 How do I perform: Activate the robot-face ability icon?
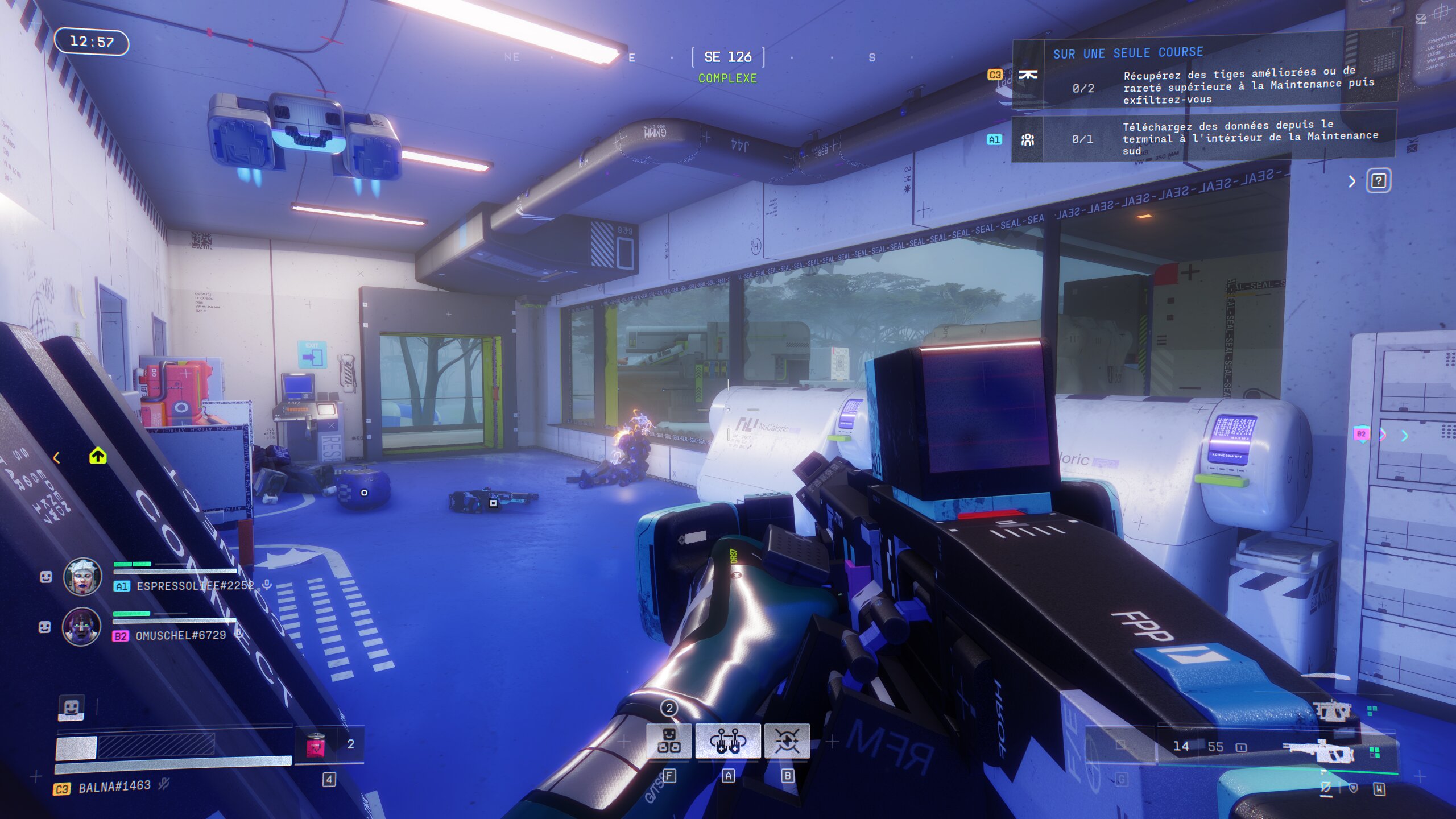click(669, 741)
